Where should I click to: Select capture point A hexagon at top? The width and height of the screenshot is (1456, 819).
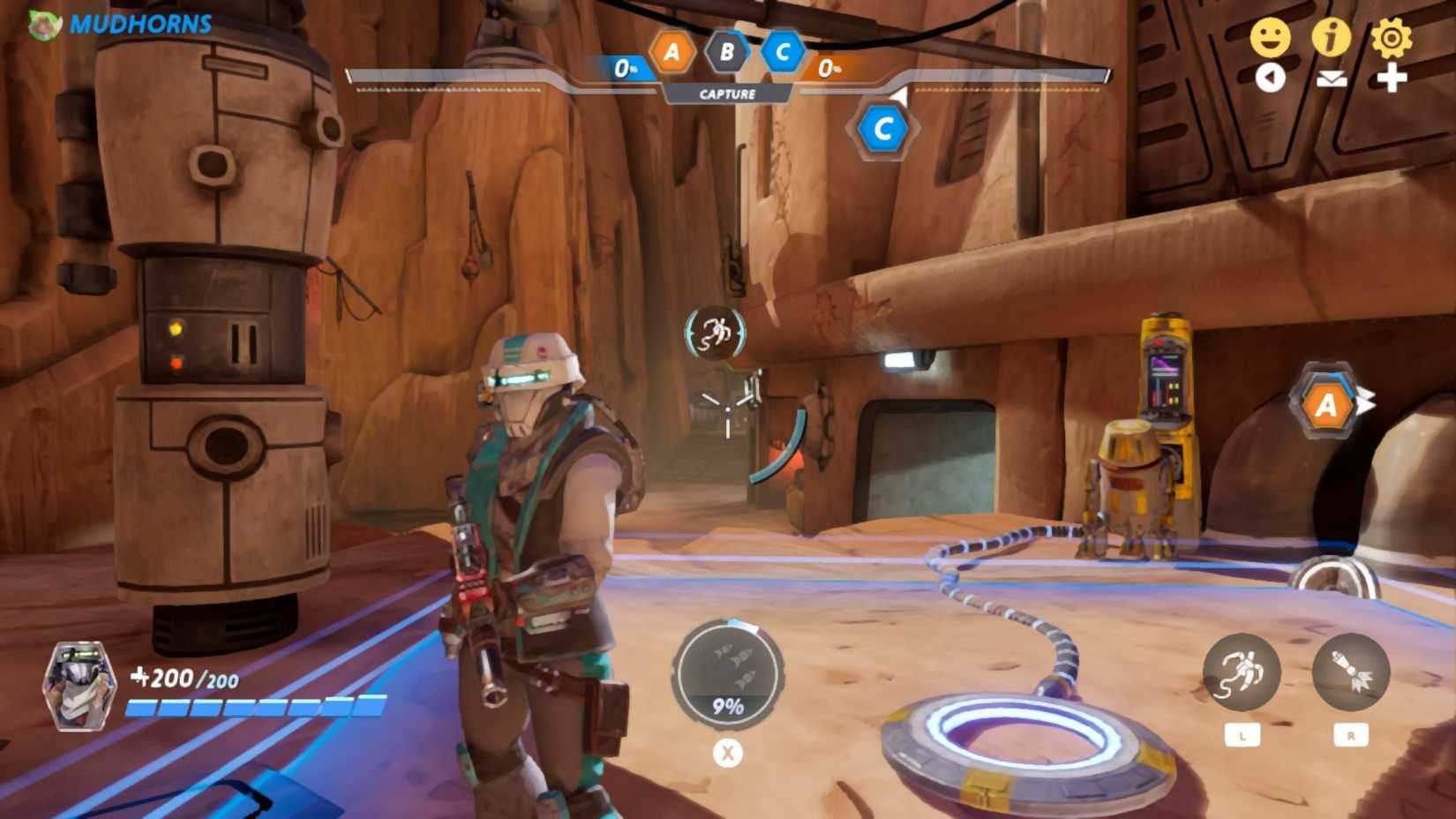pyautogui.click(x=673, y=52)
